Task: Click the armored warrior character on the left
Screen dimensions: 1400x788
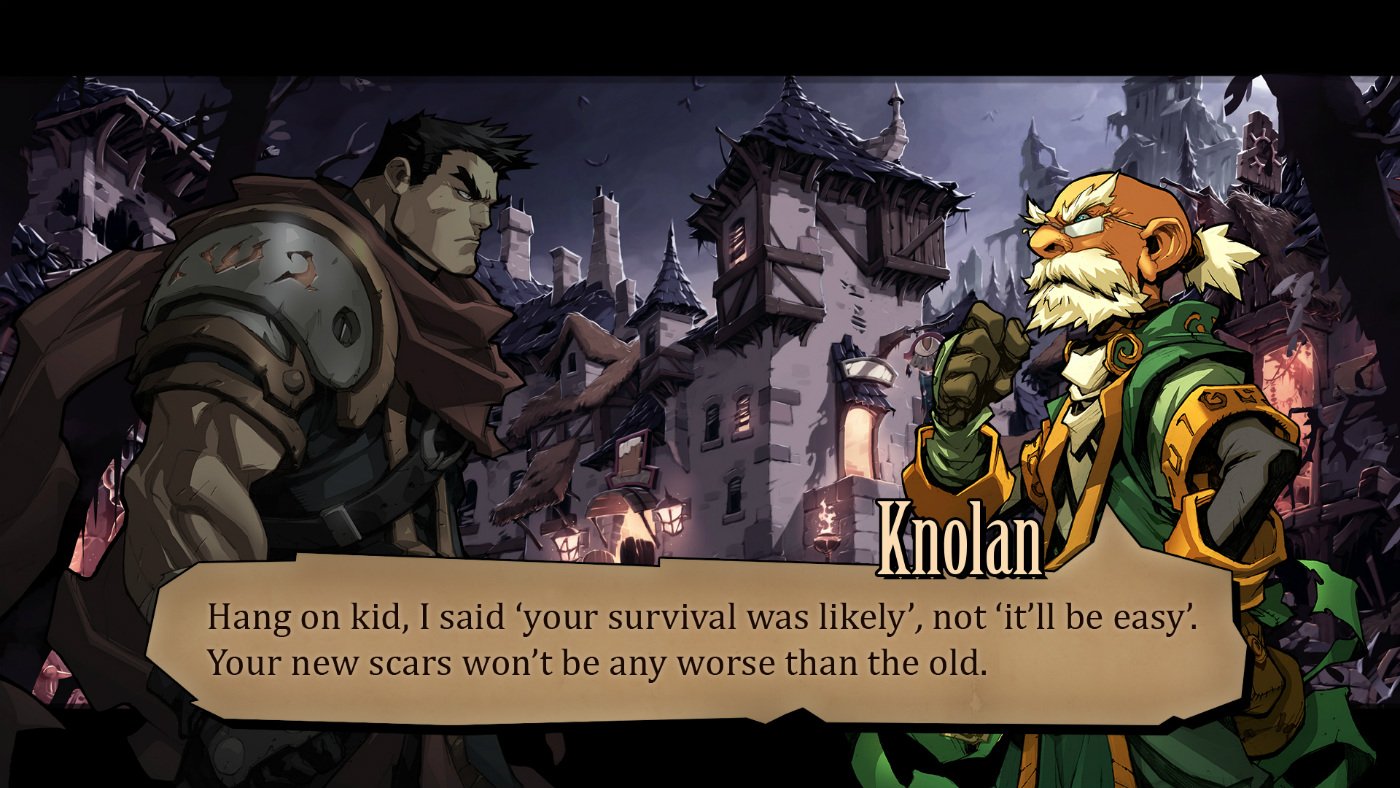Action: 330,300
